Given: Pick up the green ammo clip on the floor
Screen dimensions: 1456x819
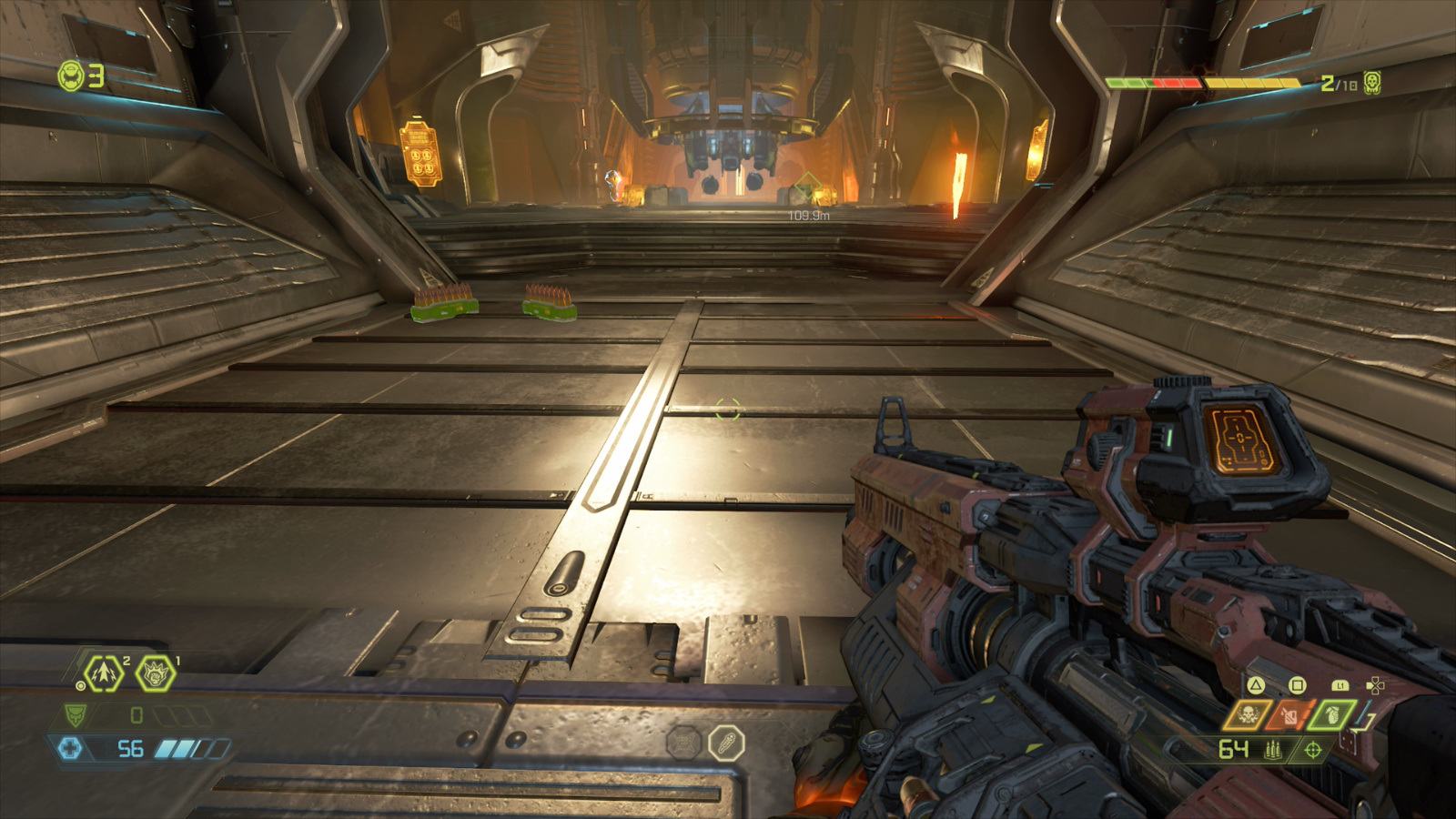Looking at the screenshot, I should pos(443,306).
